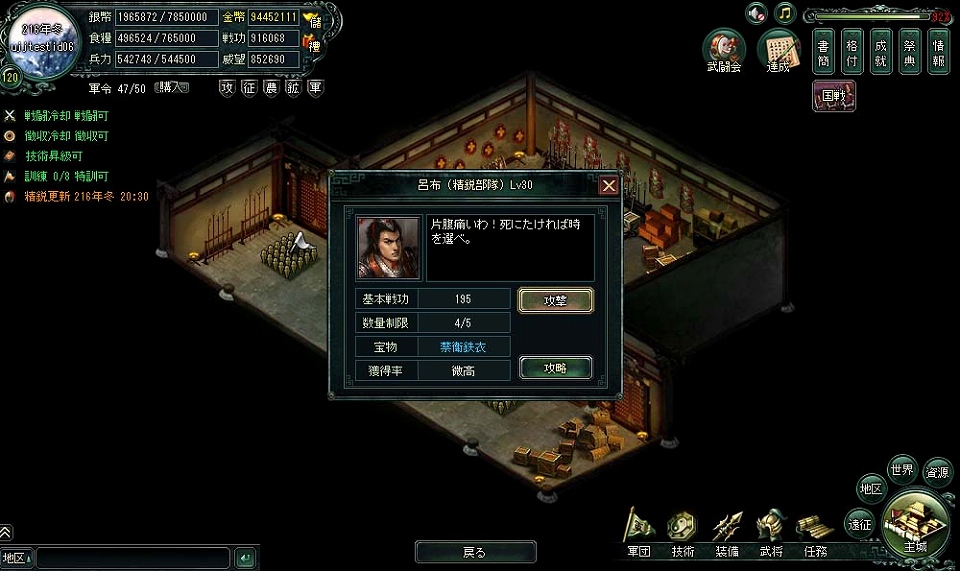Attack Lu Bu with the 攻撃 button

(555, 300)
